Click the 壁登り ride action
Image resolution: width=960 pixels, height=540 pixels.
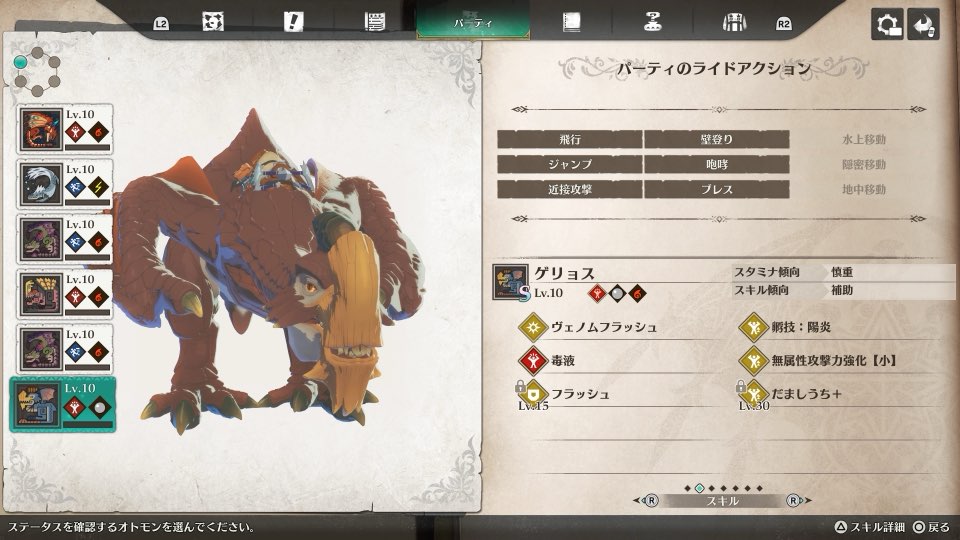(716, 140)
